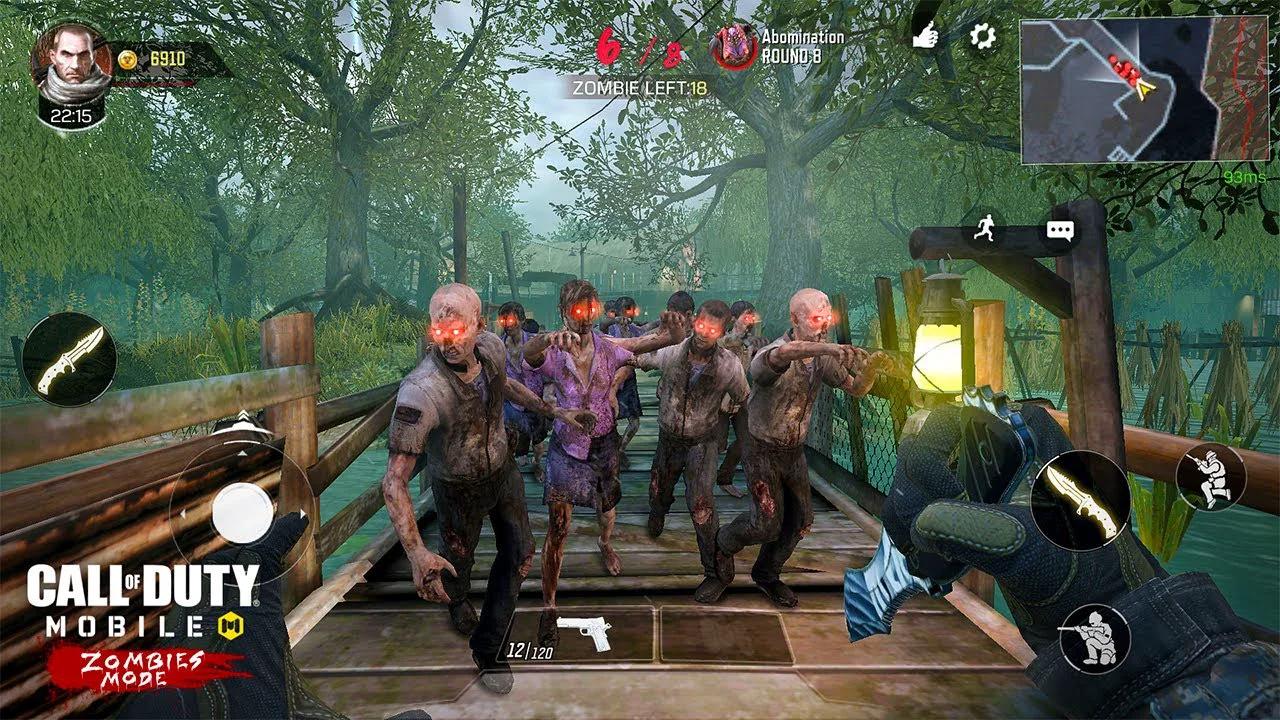Toggle sprint with the running figure icon
The width and height of the screenshot is (1280, 720).
tap(984, 229)
